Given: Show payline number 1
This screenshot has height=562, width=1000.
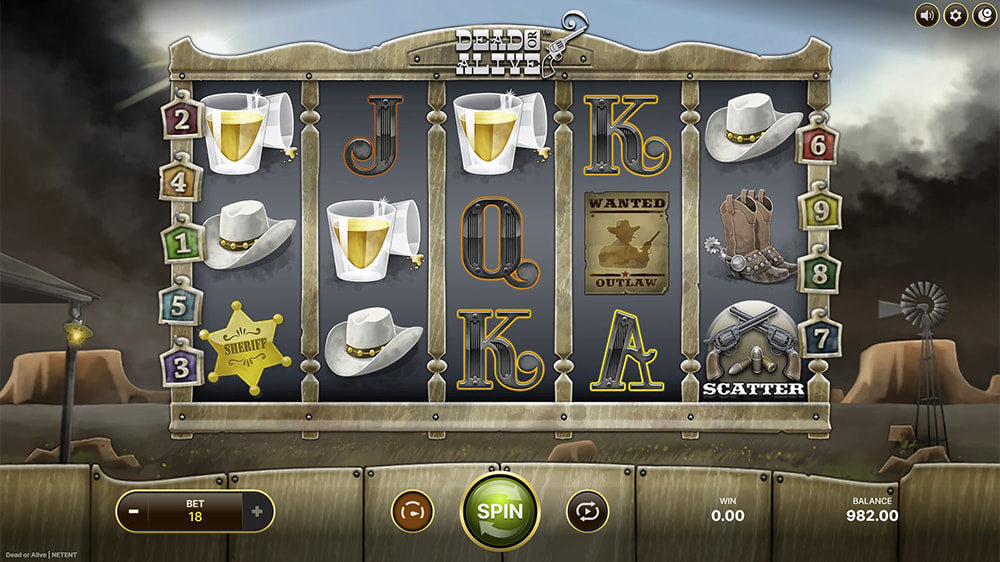Looking at the screenshot, I should [182, 243].
